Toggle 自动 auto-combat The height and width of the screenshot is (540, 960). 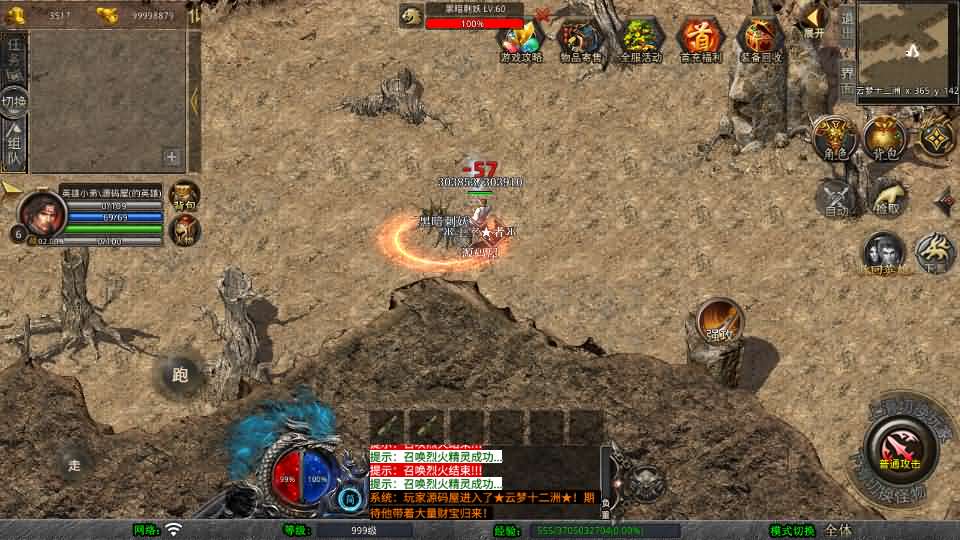tap(836, 198)
